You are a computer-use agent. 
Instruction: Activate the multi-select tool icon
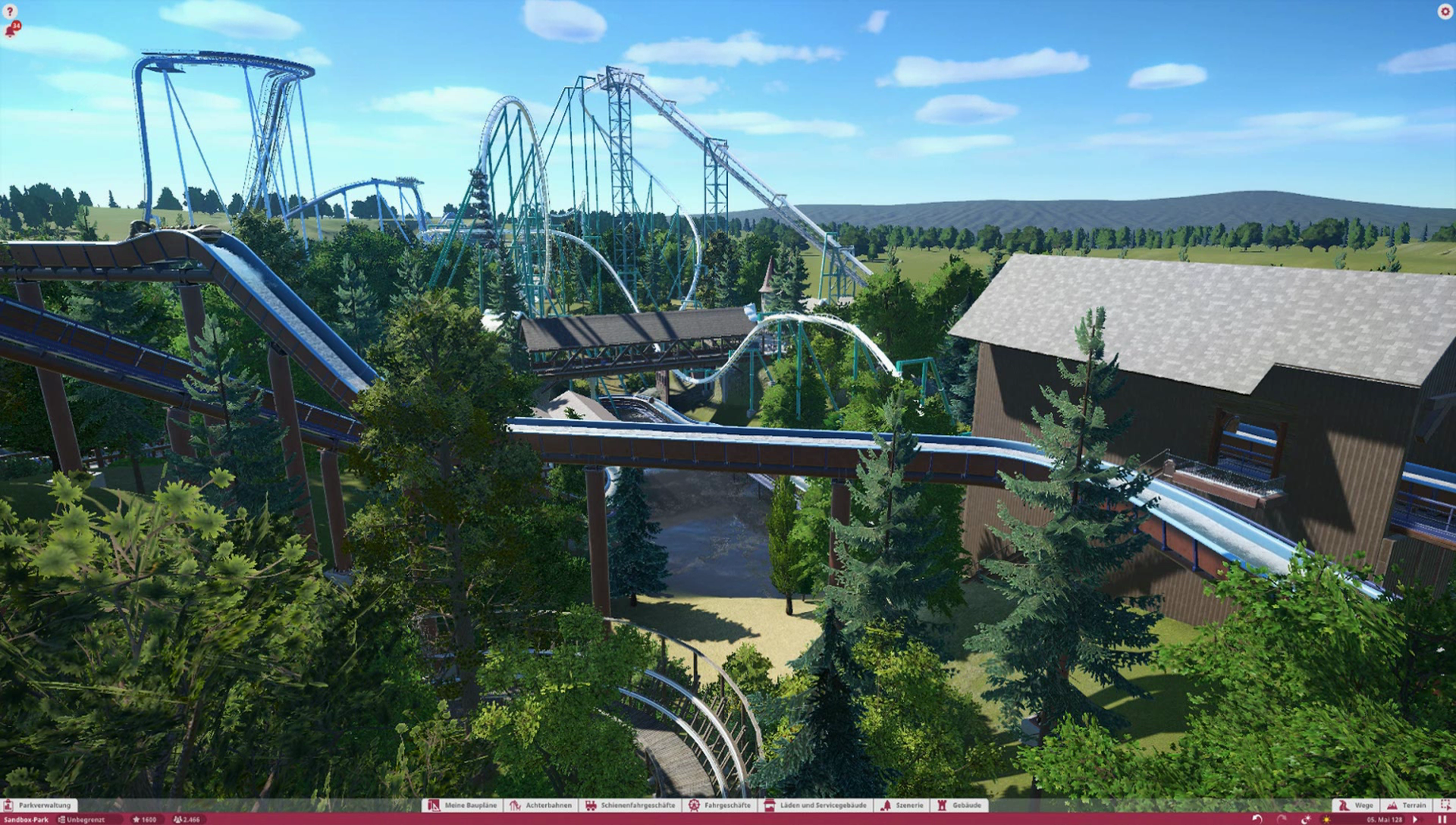click(x=1445, y=805)
